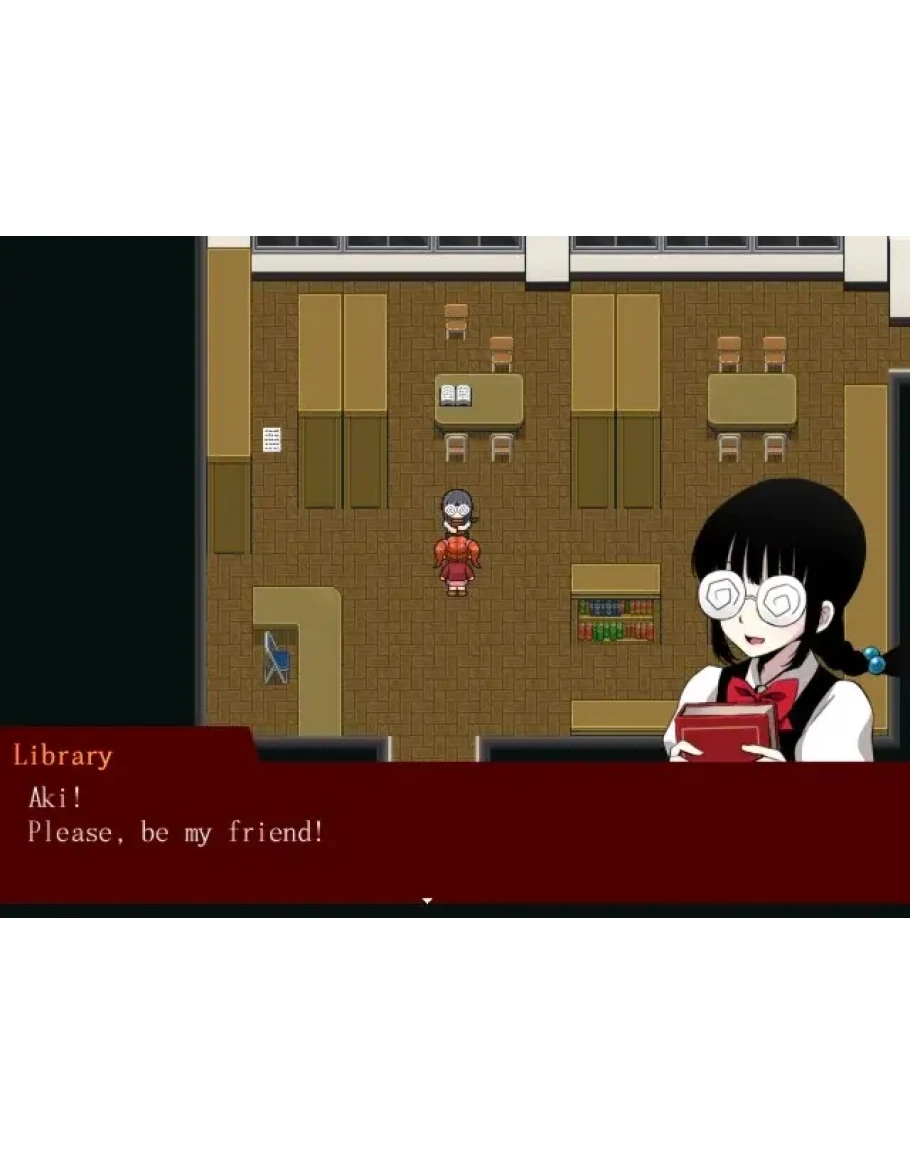Click the white continue arrow under the dialogue
This screenshot has height=1155, width=910.
427,901
